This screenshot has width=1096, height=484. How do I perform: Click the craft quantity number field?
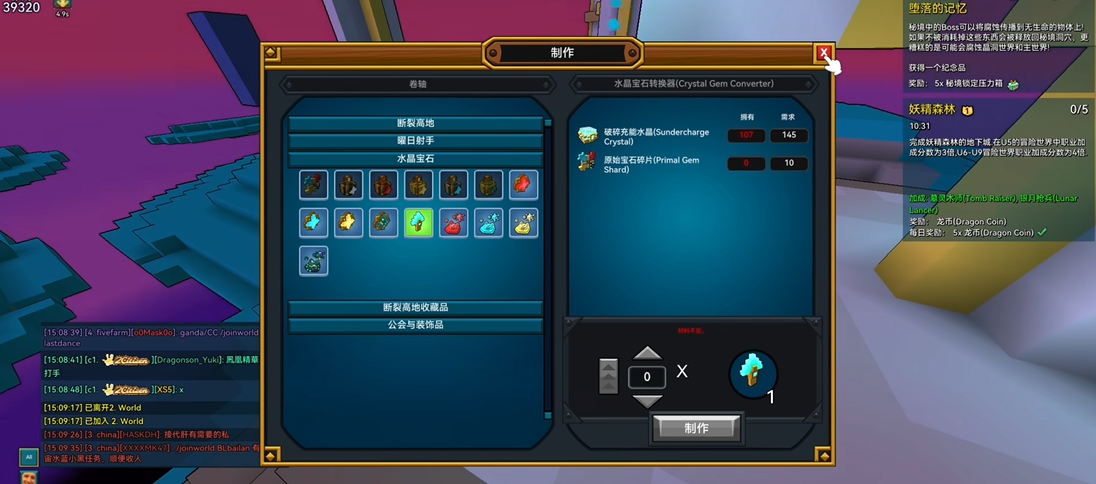(647, 377)
